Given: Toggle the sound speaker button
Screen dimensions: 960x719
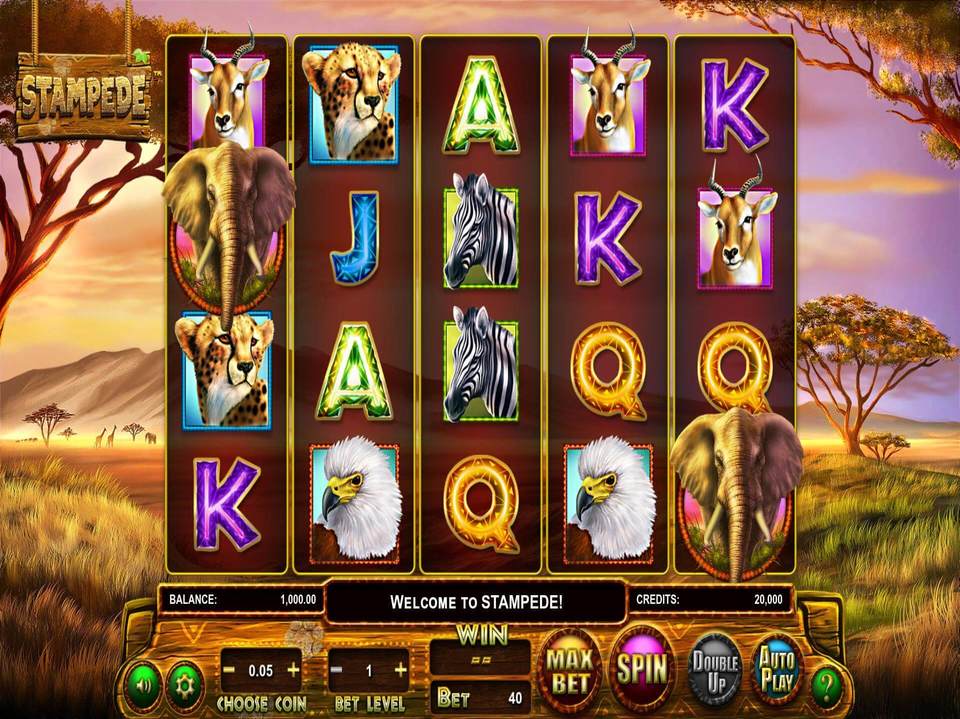Looking at the screenshot, I should [x=140, y=685].
